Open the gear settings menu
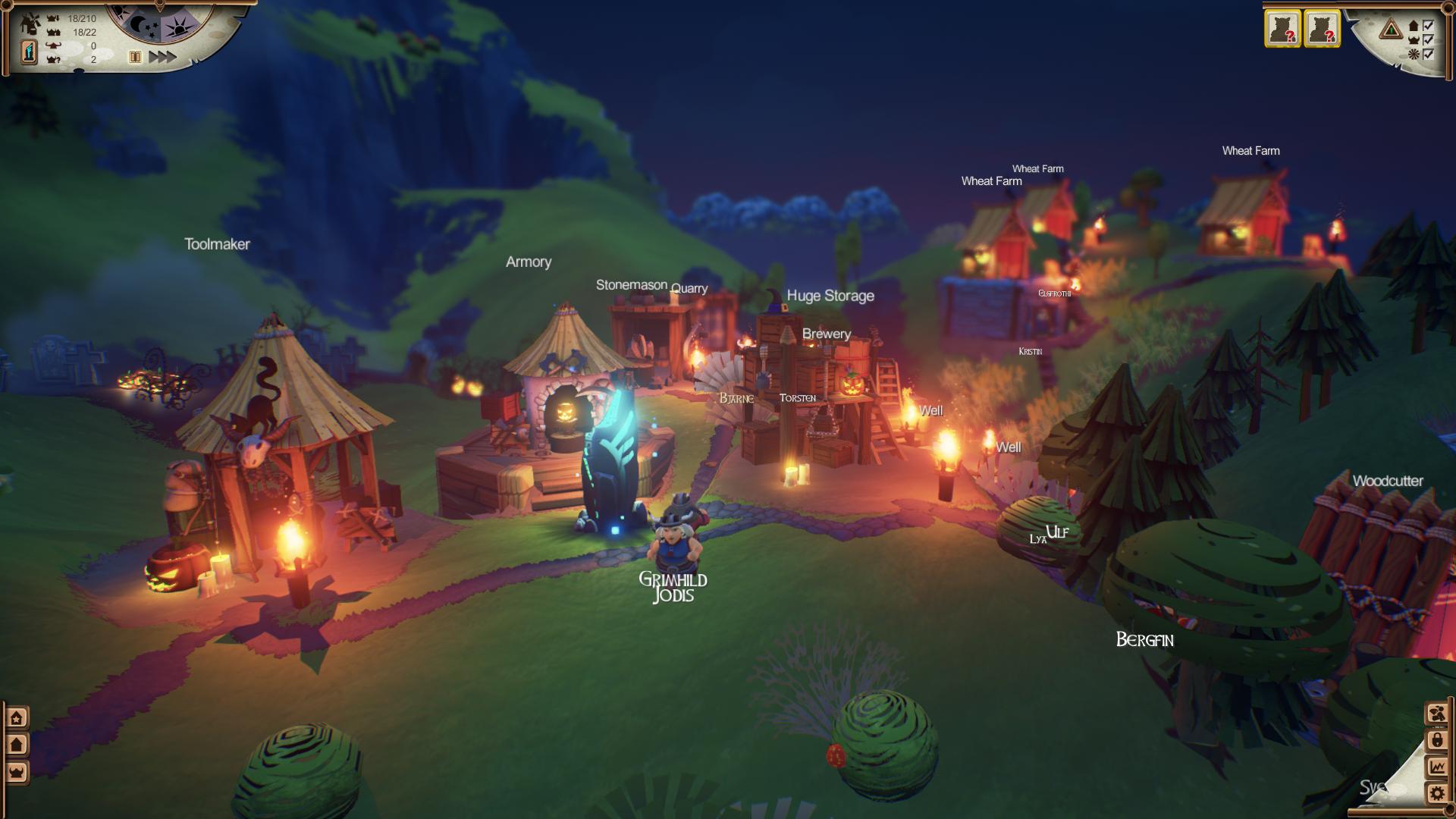The width and height of the screenshot is (1456, 819). pos(1436,794)
